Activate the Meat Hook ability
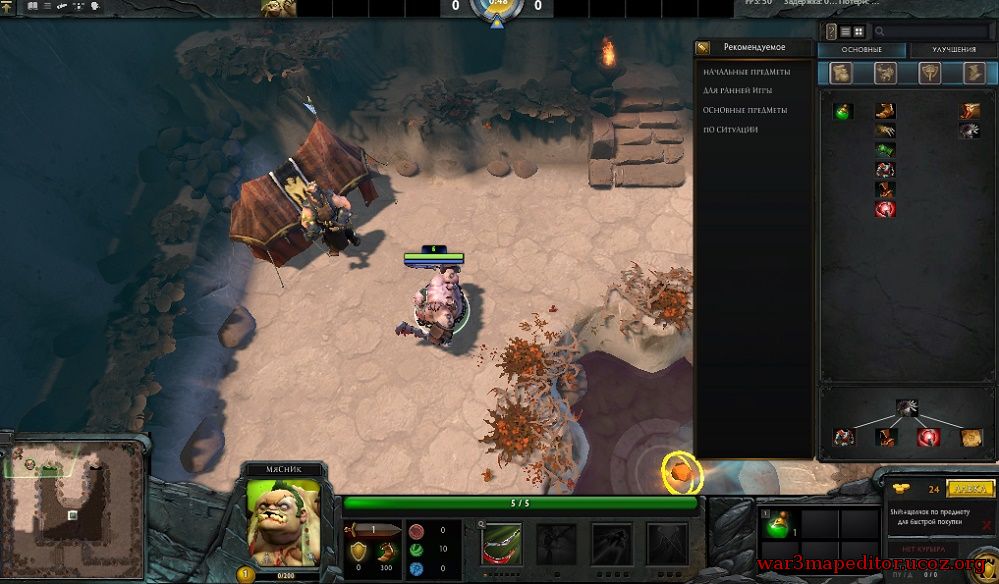The height and width of the screenshot is (584, 999). tap(501, 542)
